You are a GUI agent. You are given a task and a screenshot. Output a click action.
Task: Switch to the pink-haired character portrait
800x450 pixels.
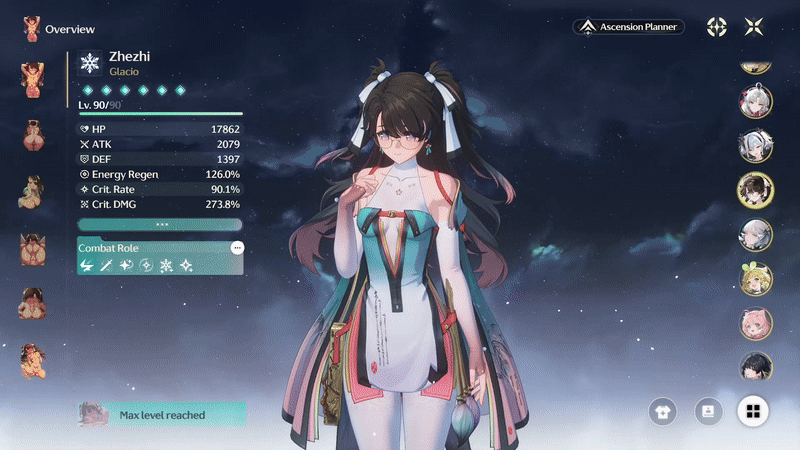(755, 323)
